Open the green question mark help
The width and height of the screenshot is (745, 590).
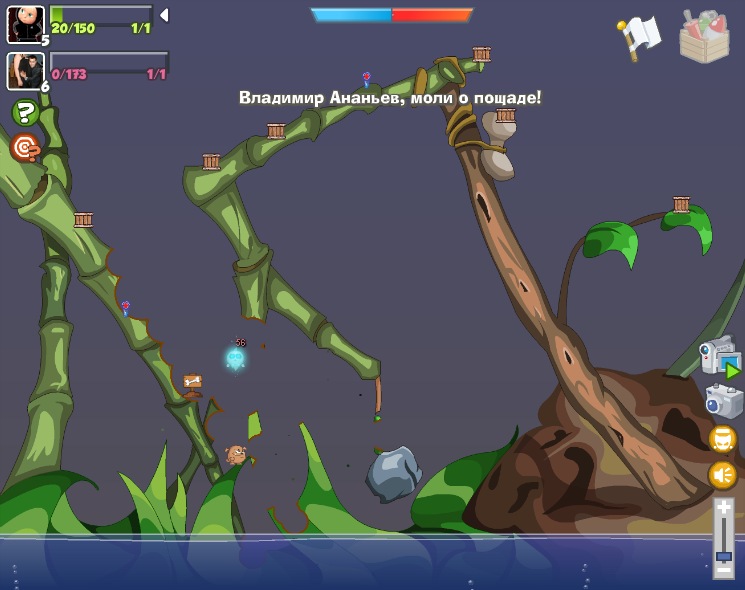25,113
